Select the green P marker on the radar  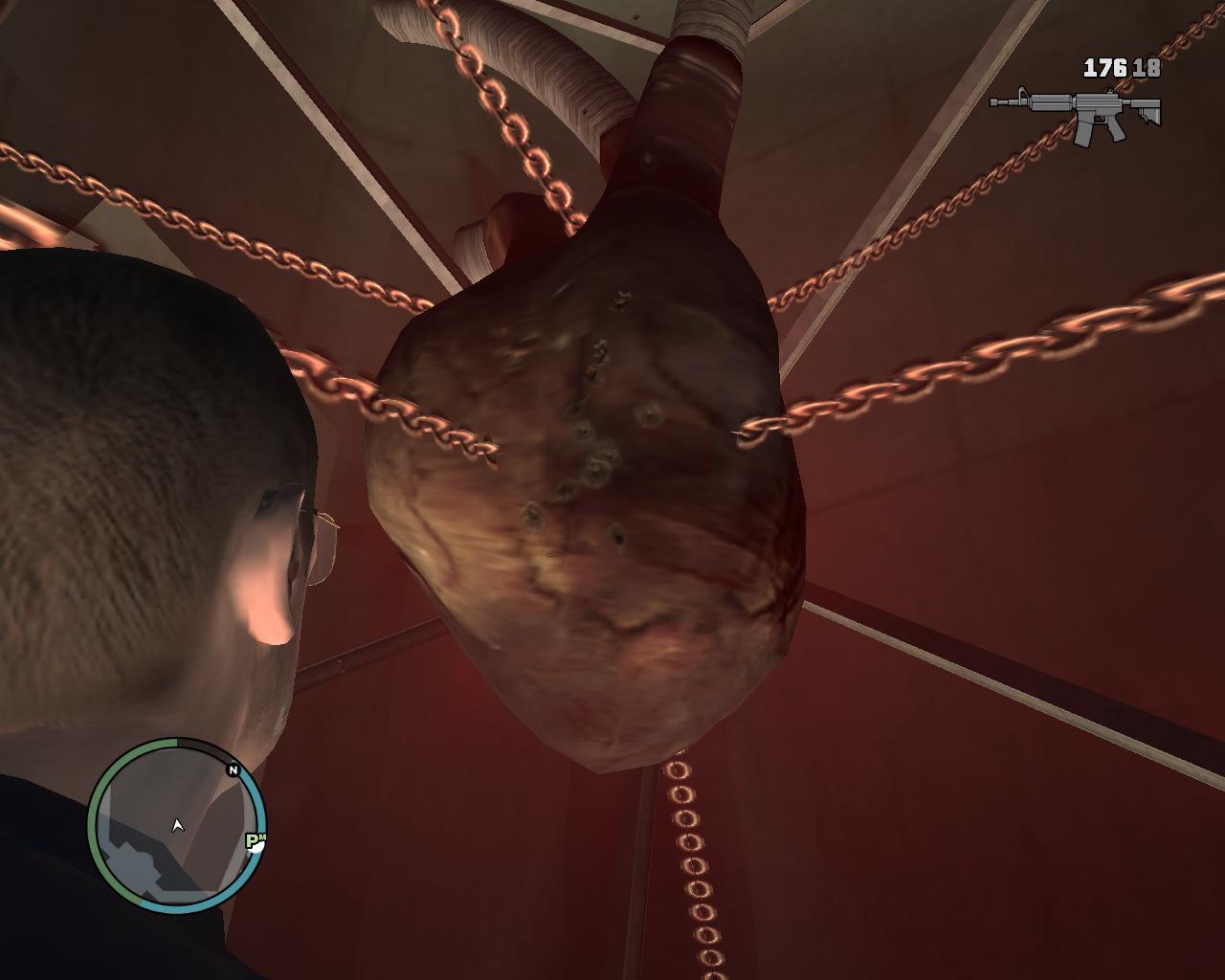255,841
